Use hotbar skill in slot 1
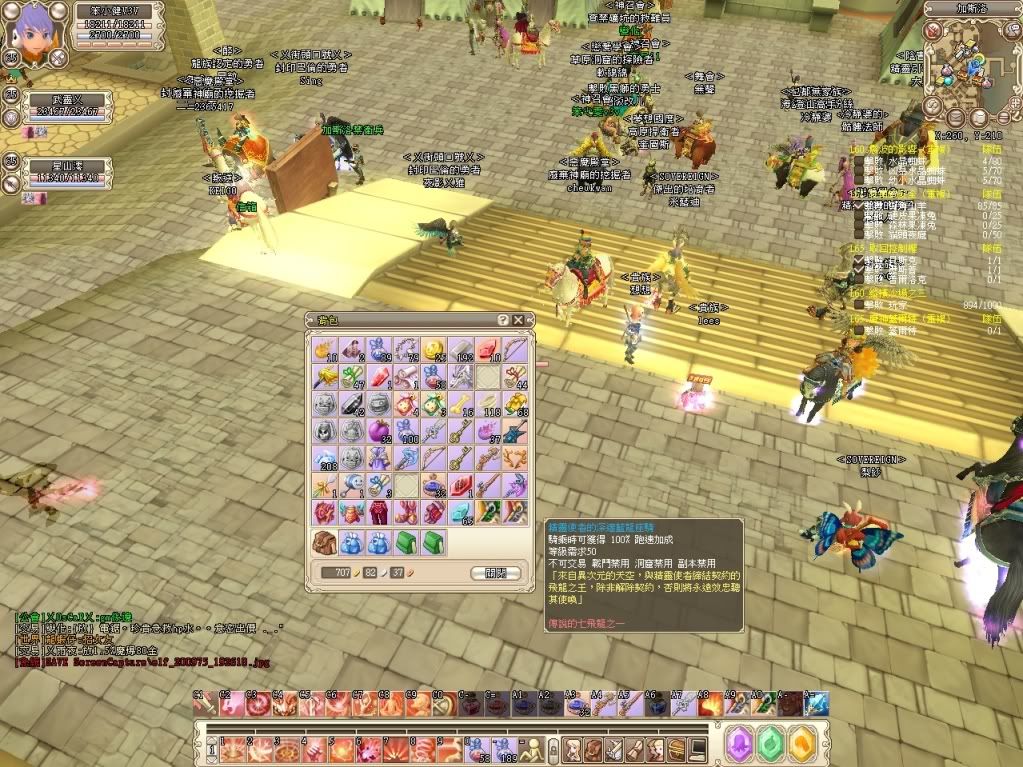The width and height of the screenshot is (1023, 767). pos(231,748)
